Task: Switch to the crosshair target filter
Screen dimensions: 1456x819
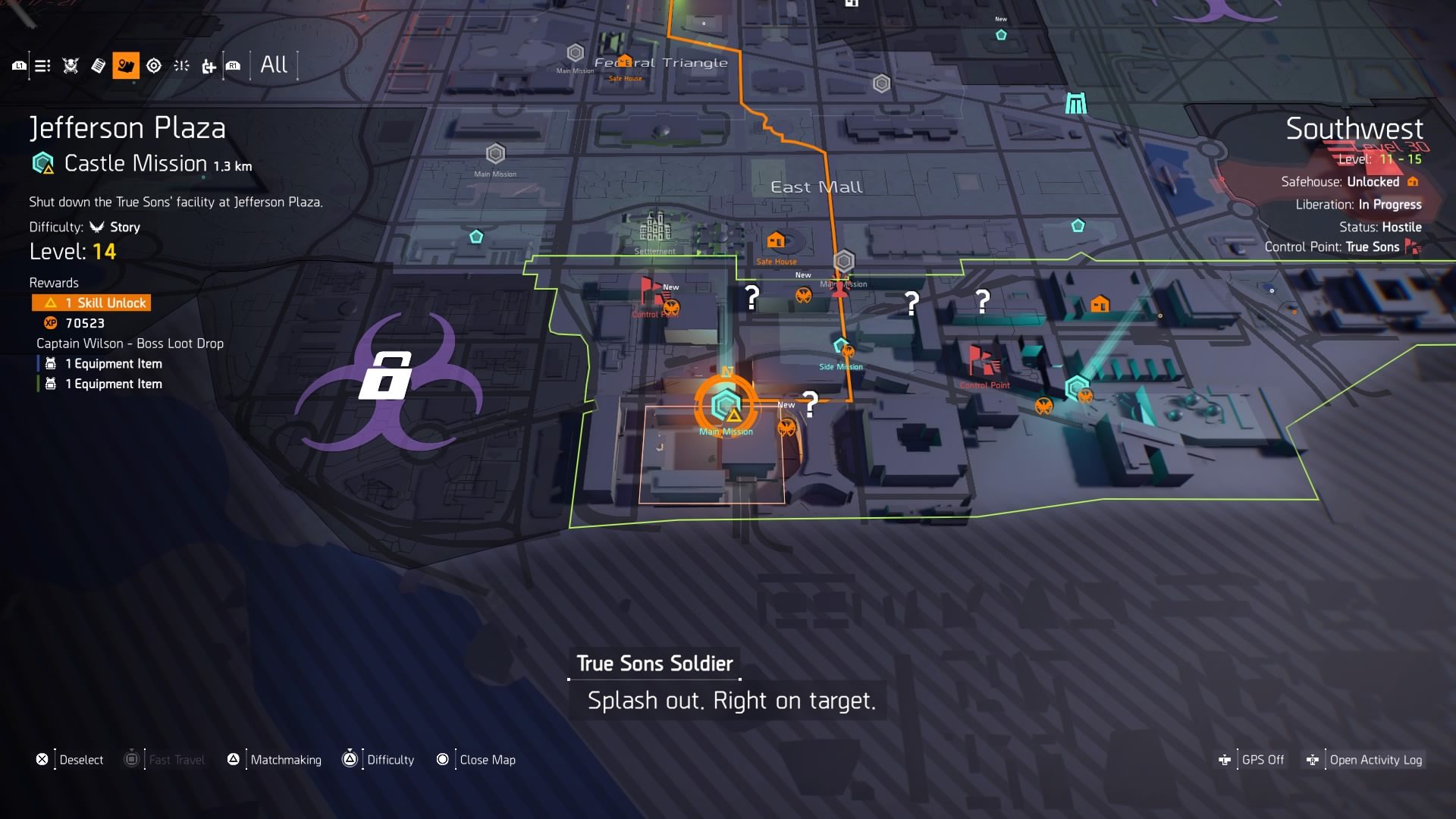Action: tap(154, 66)
